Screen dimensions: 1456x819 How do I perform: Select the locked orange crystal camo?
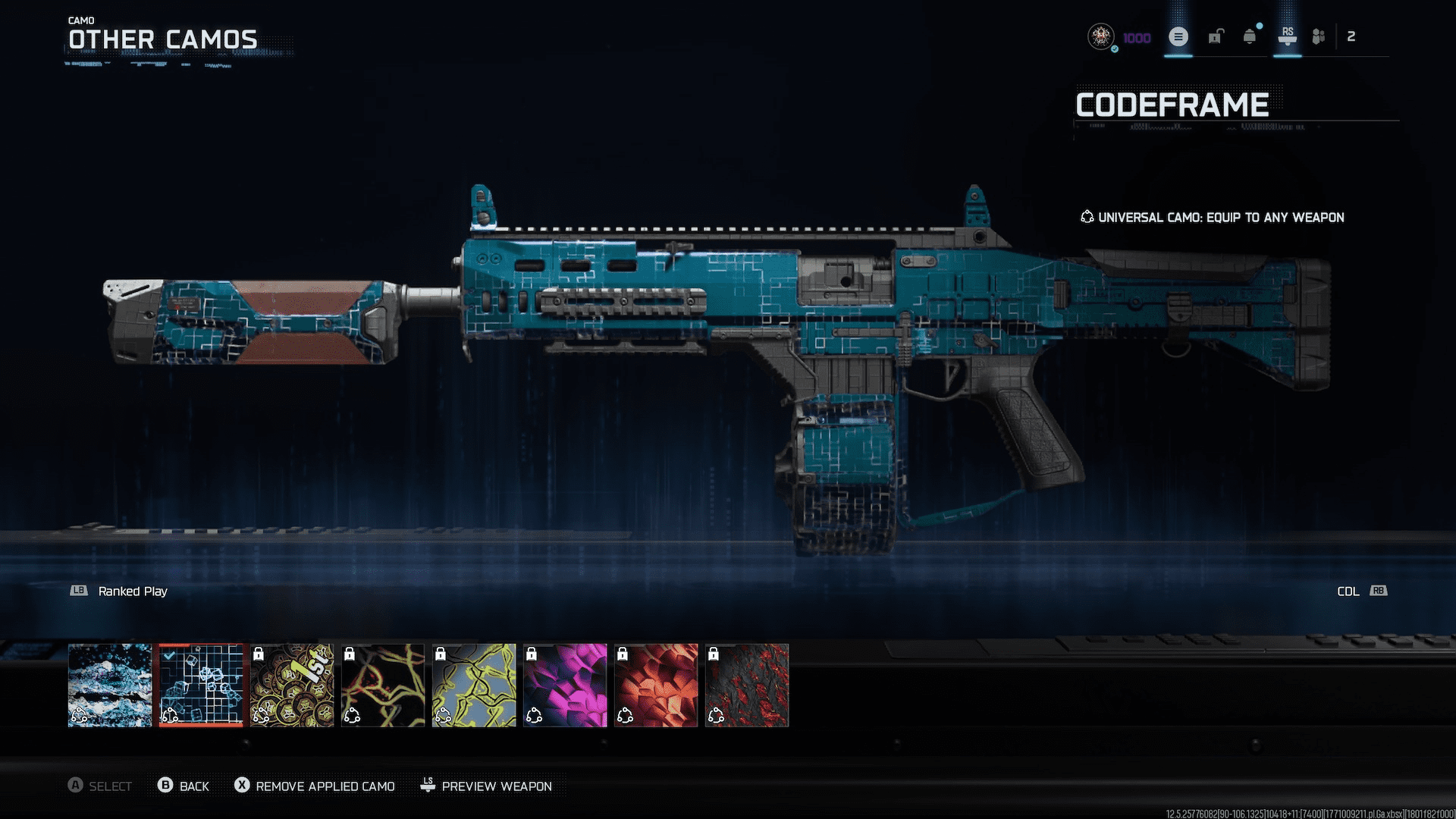(x=656, y=685)
